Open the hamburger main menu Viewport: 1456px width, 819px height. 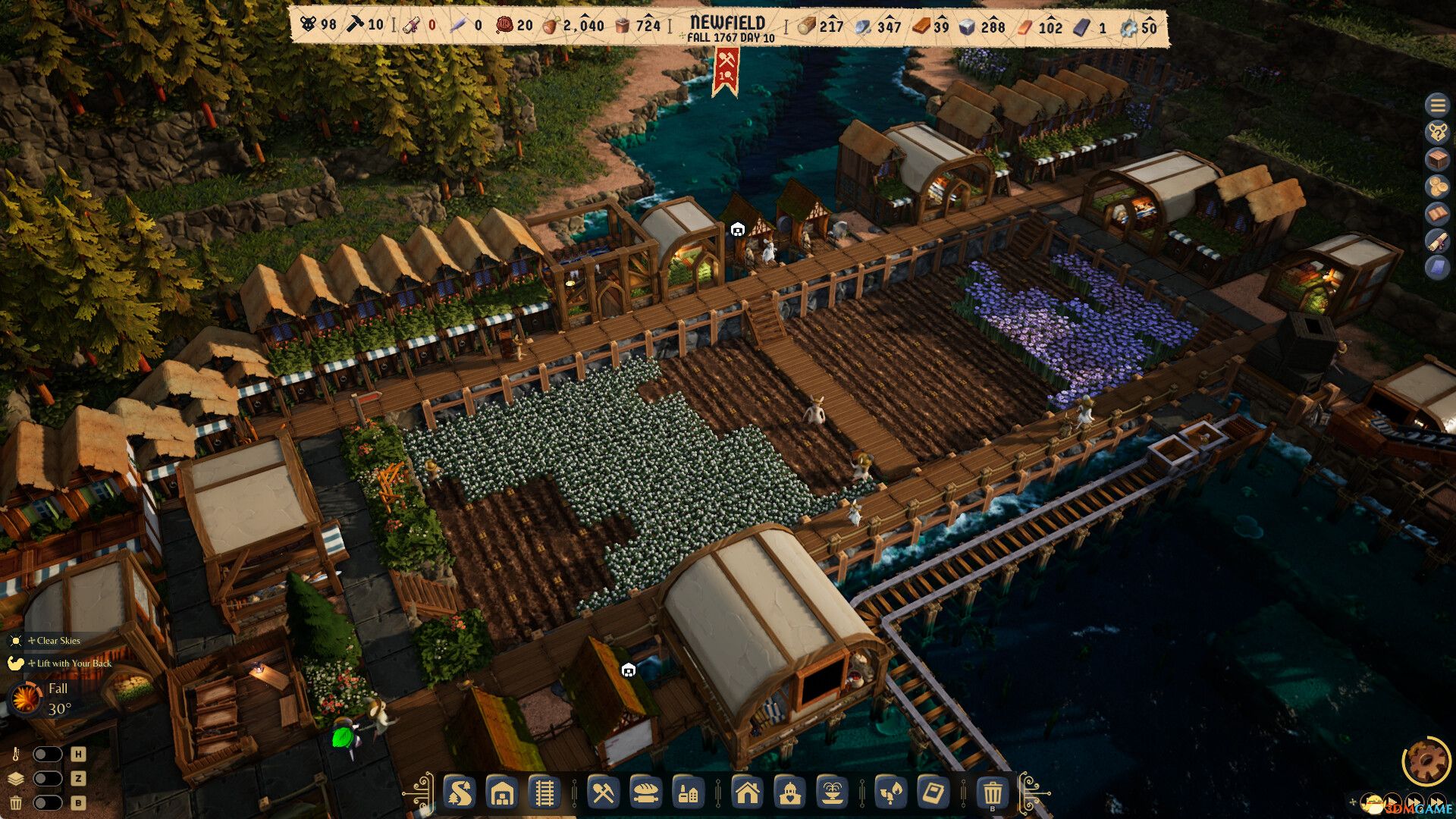click(1436, 105)
